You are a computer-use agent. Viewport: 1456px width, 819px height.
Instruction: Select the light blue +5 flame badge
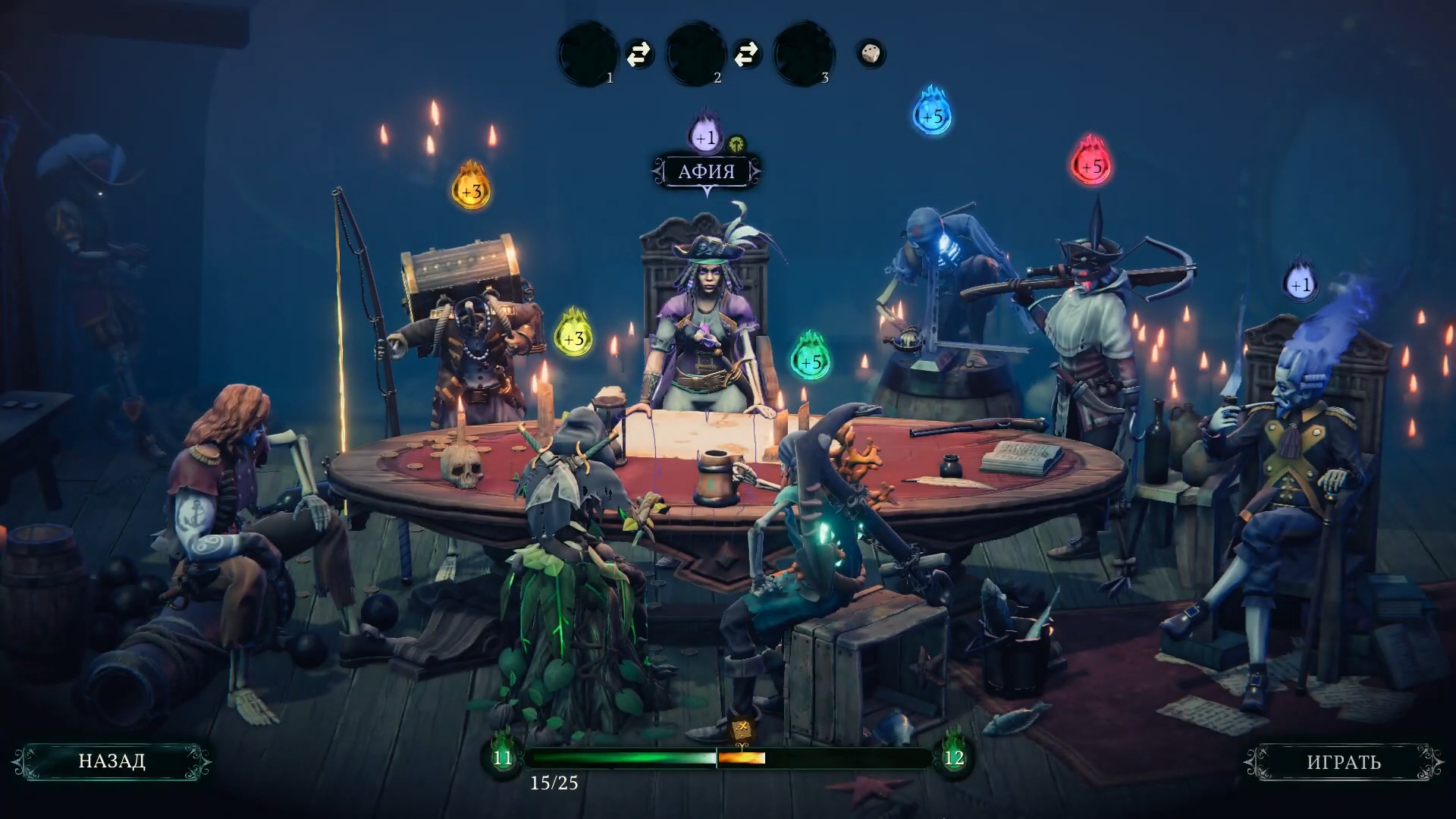point(932,115)
